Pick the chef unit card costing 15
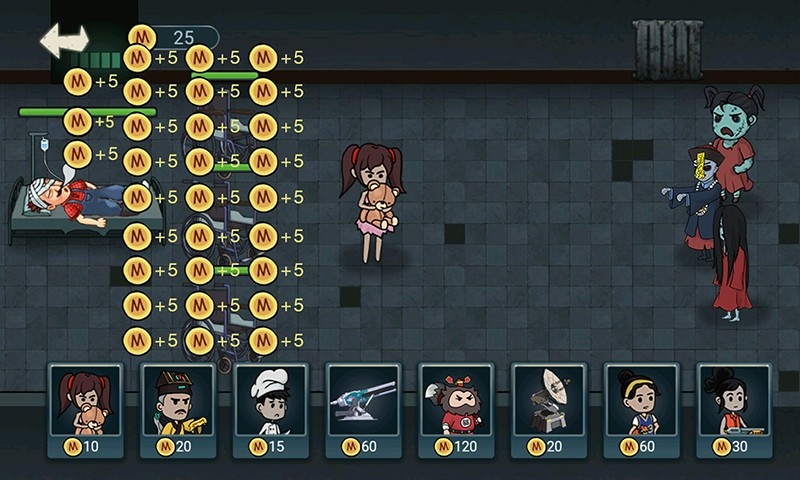 270,410
